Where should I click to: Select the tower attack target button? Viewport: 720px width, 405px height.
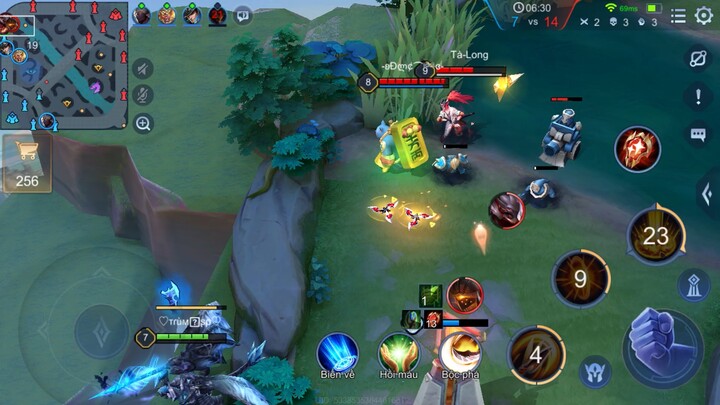694,285
